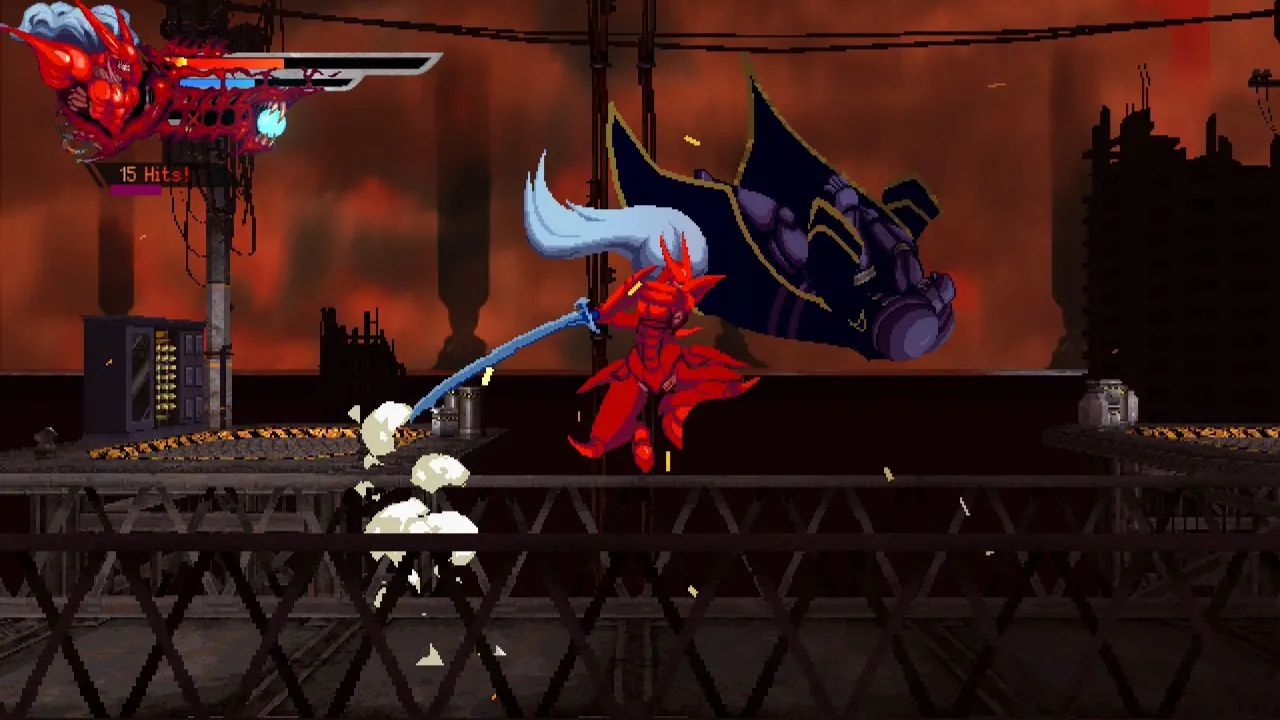This screenshot has width=1280, height=720.
Task: Click the orange health bar
Action: [228, 63]
